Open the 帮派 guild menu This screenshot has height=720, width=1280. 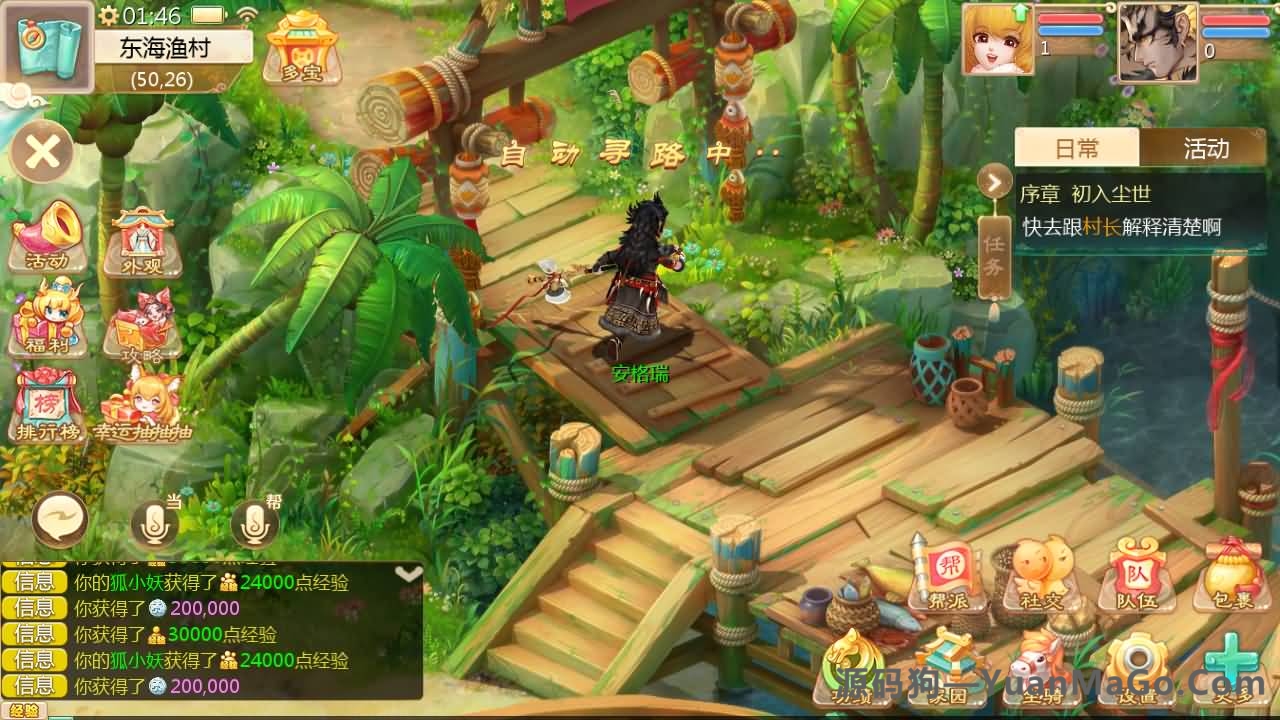[945, 575]
